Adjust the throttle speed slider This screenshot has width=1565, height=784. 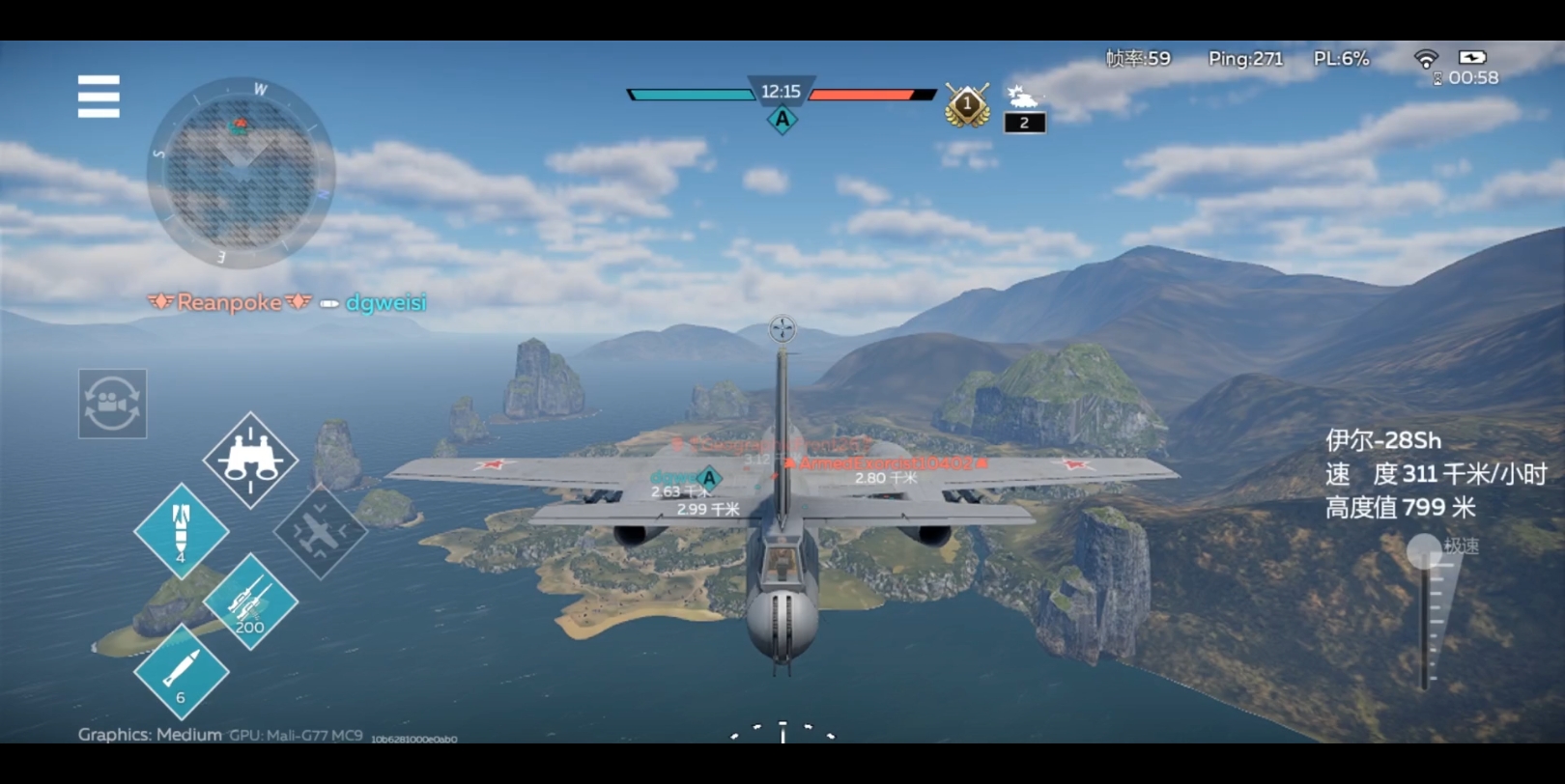point(1425,554)
